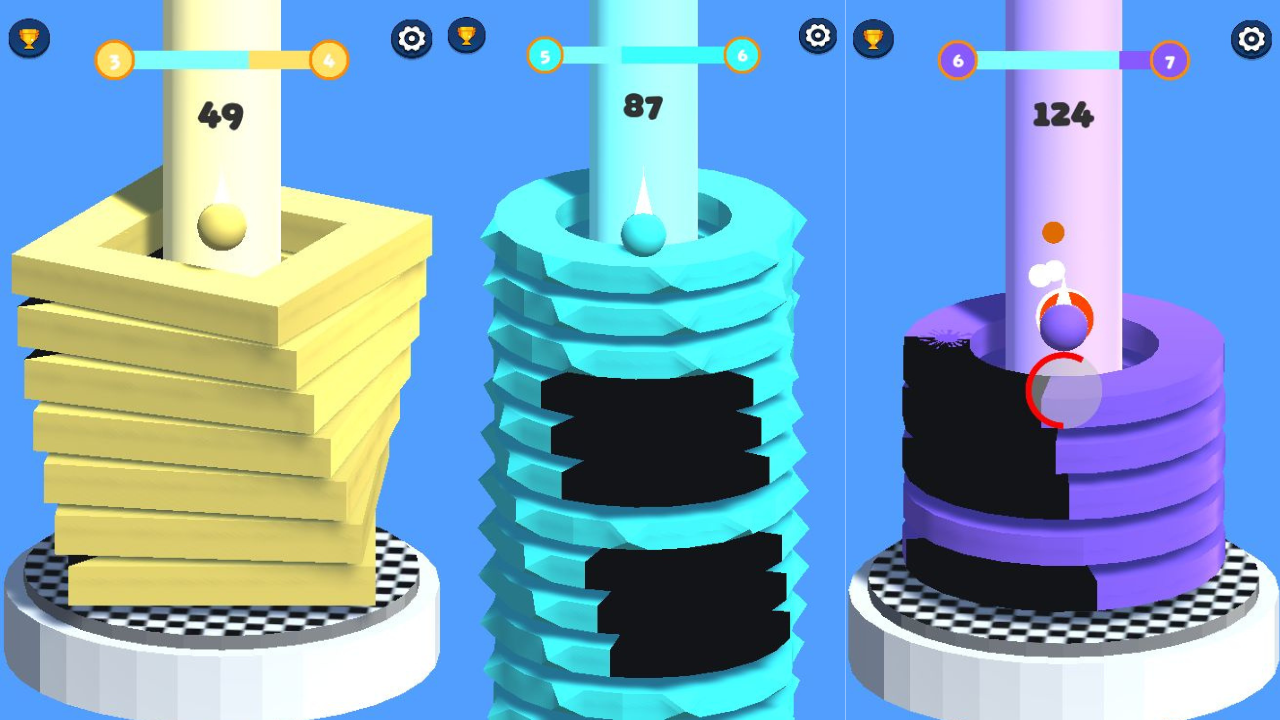Click the trophy icon beside the cyan tower
The image size is (1280, 720).
(x=466, y=36)
